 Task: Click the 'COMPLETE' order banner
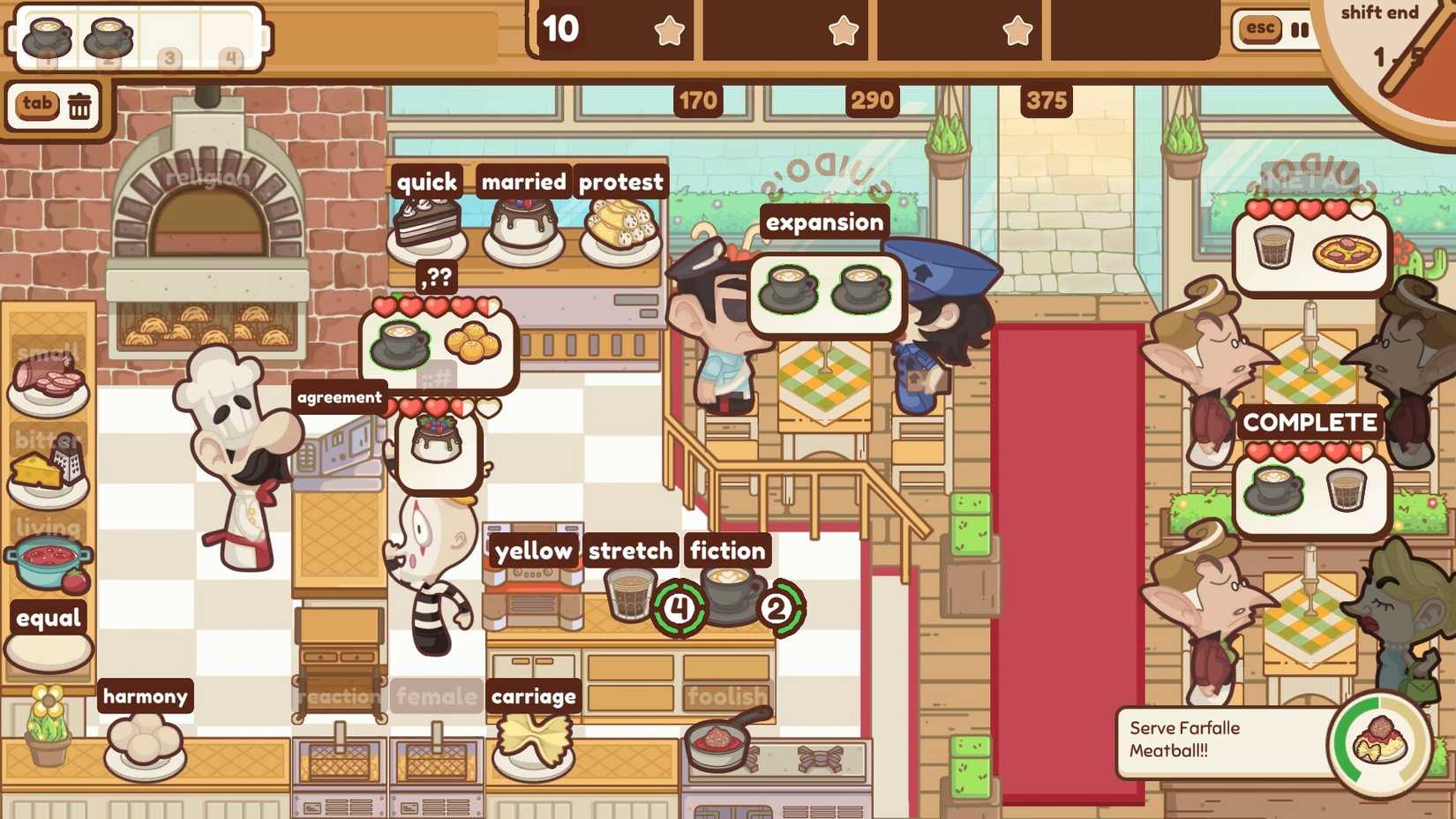click(x=1310, y=423)
